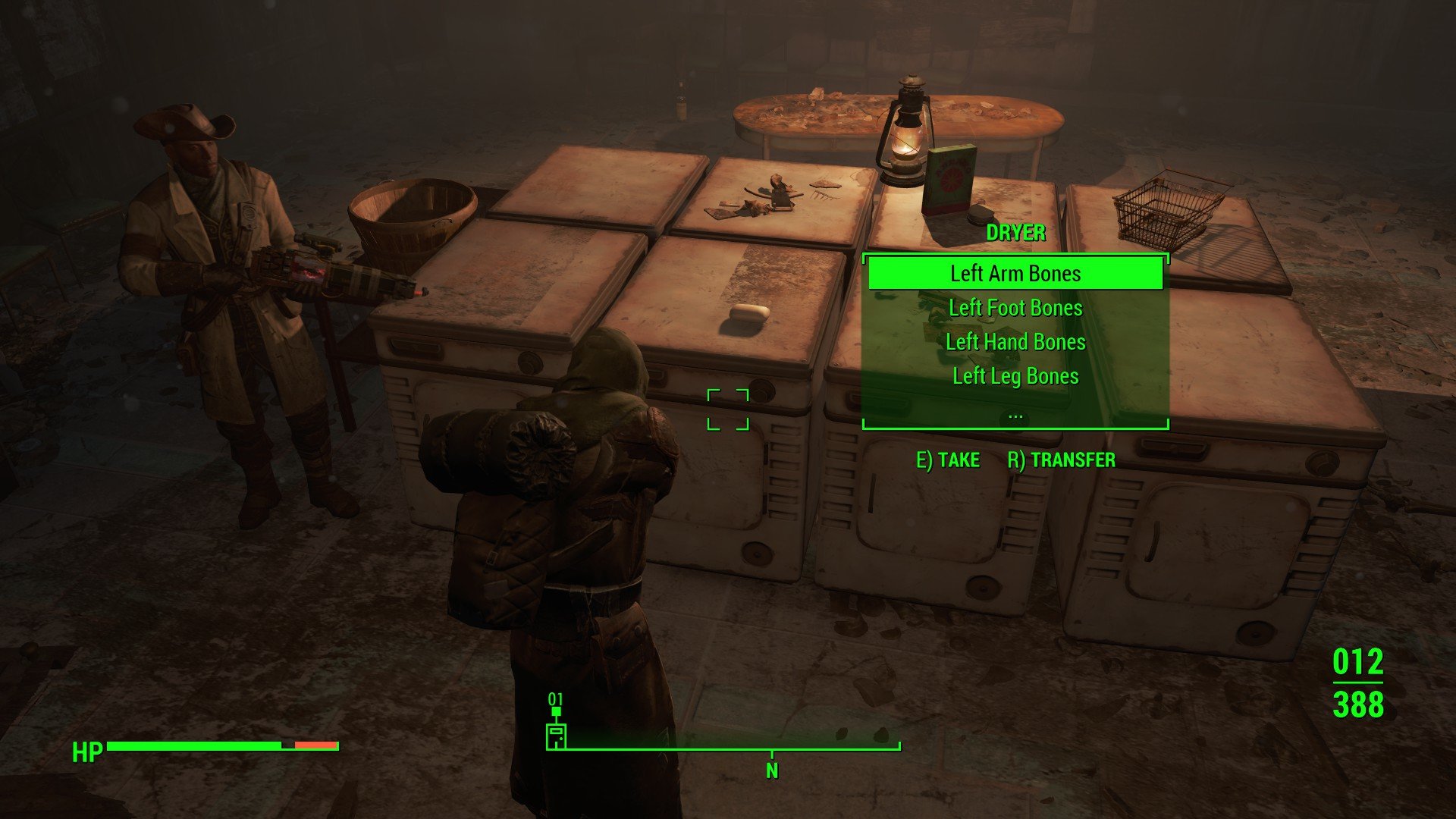Choose Left Foot Bones from the loot list
Viewport: 1456px width, 819px height.
pos(1015,308)
